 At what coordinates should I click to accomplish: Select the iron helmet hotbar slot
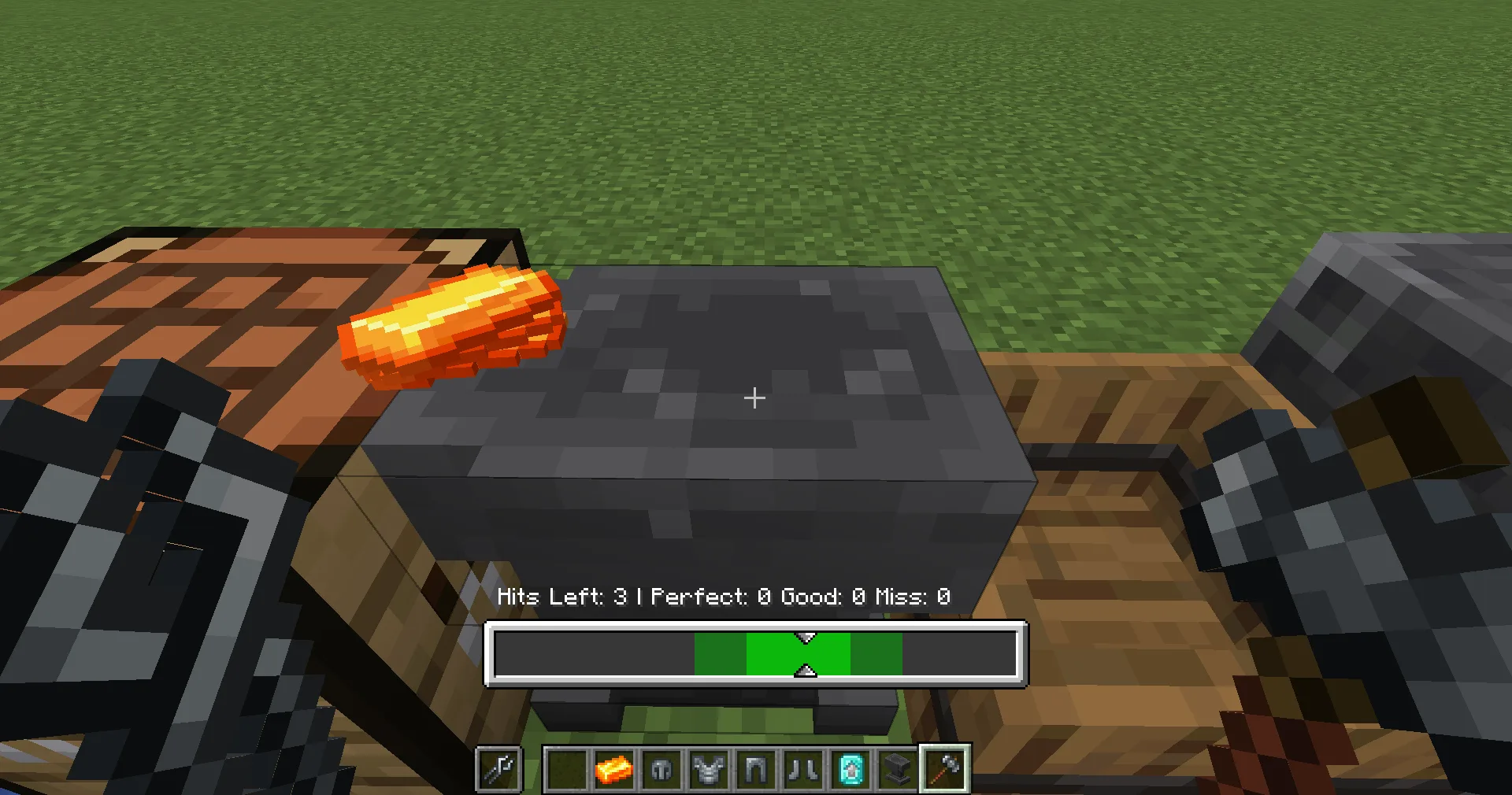[x=661, y=769]
